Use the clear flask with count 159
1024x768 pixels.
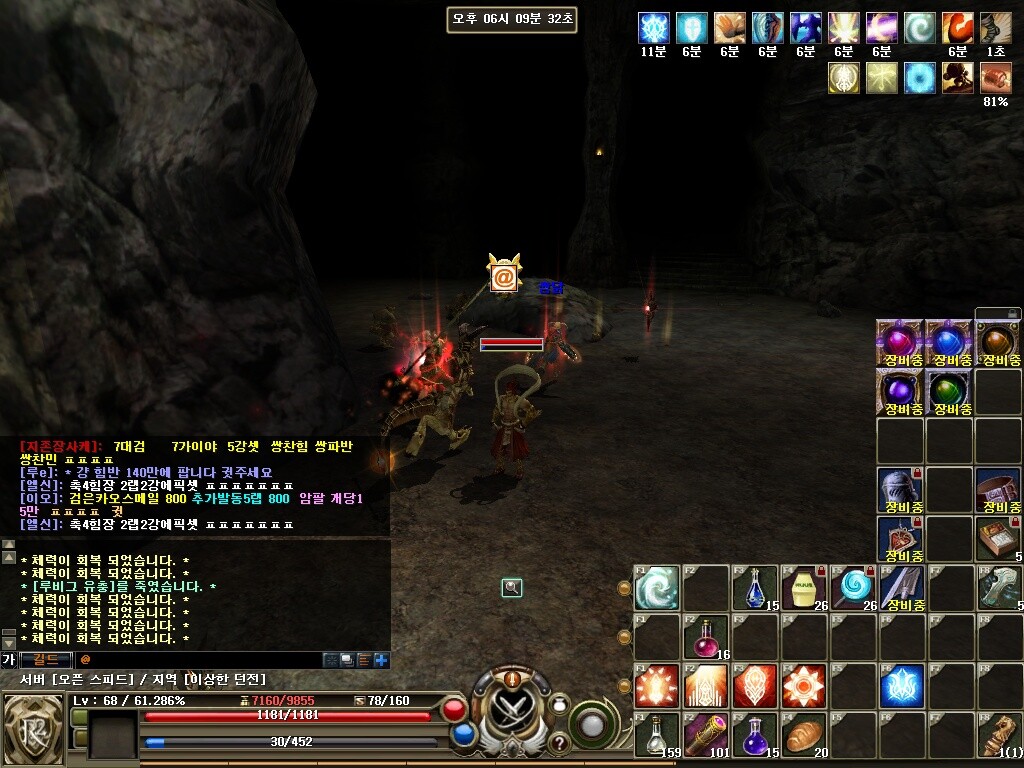point(656,734)
